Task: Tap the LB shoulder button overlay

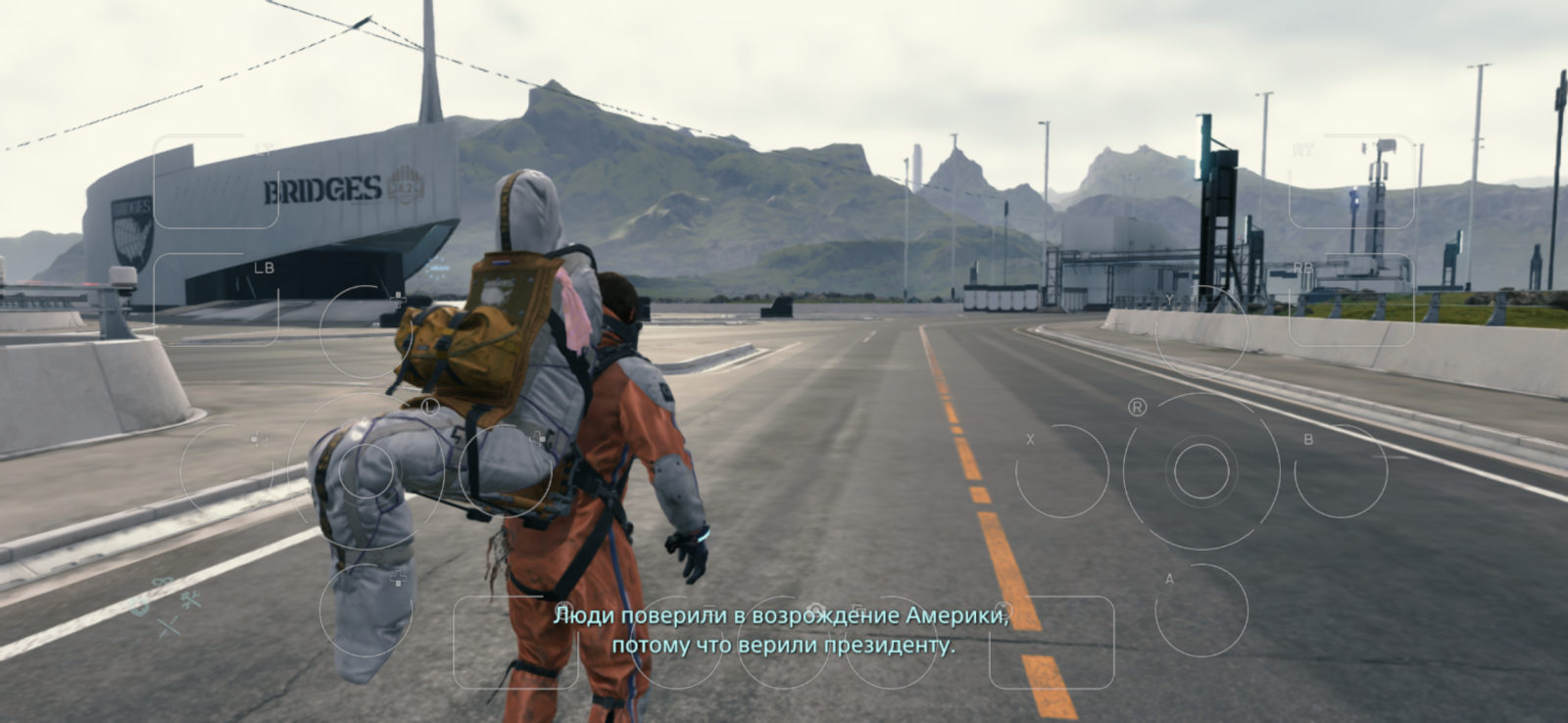Action: click(217, 300)
